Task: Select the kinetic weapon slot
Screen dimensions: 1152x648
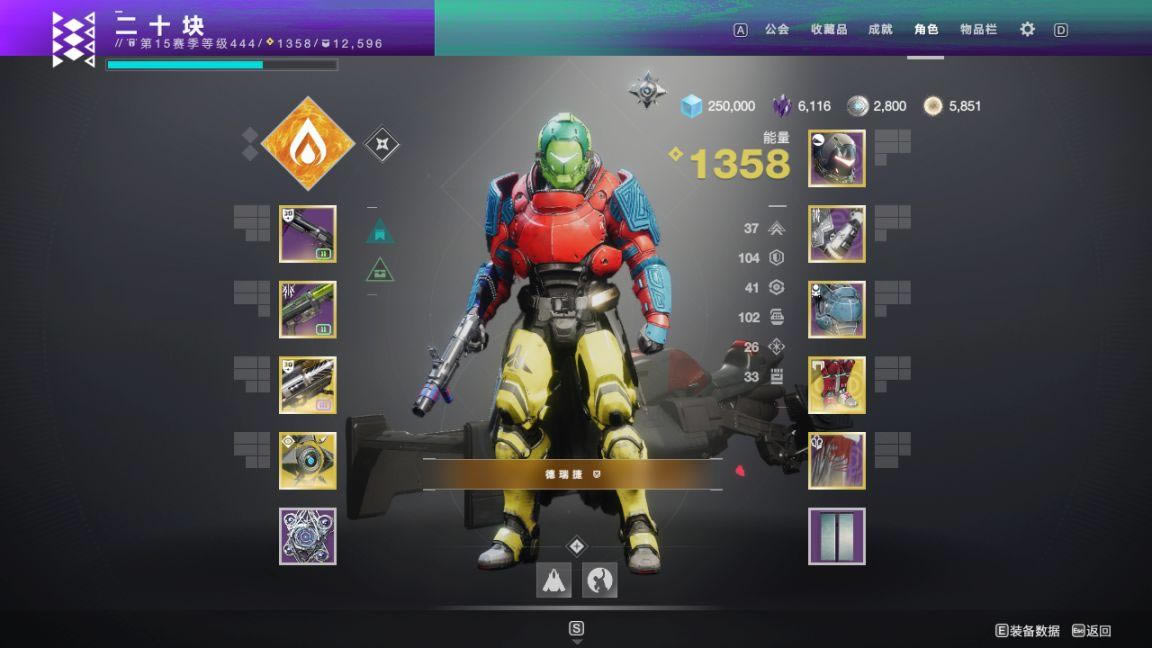Action: pos(308,234)
